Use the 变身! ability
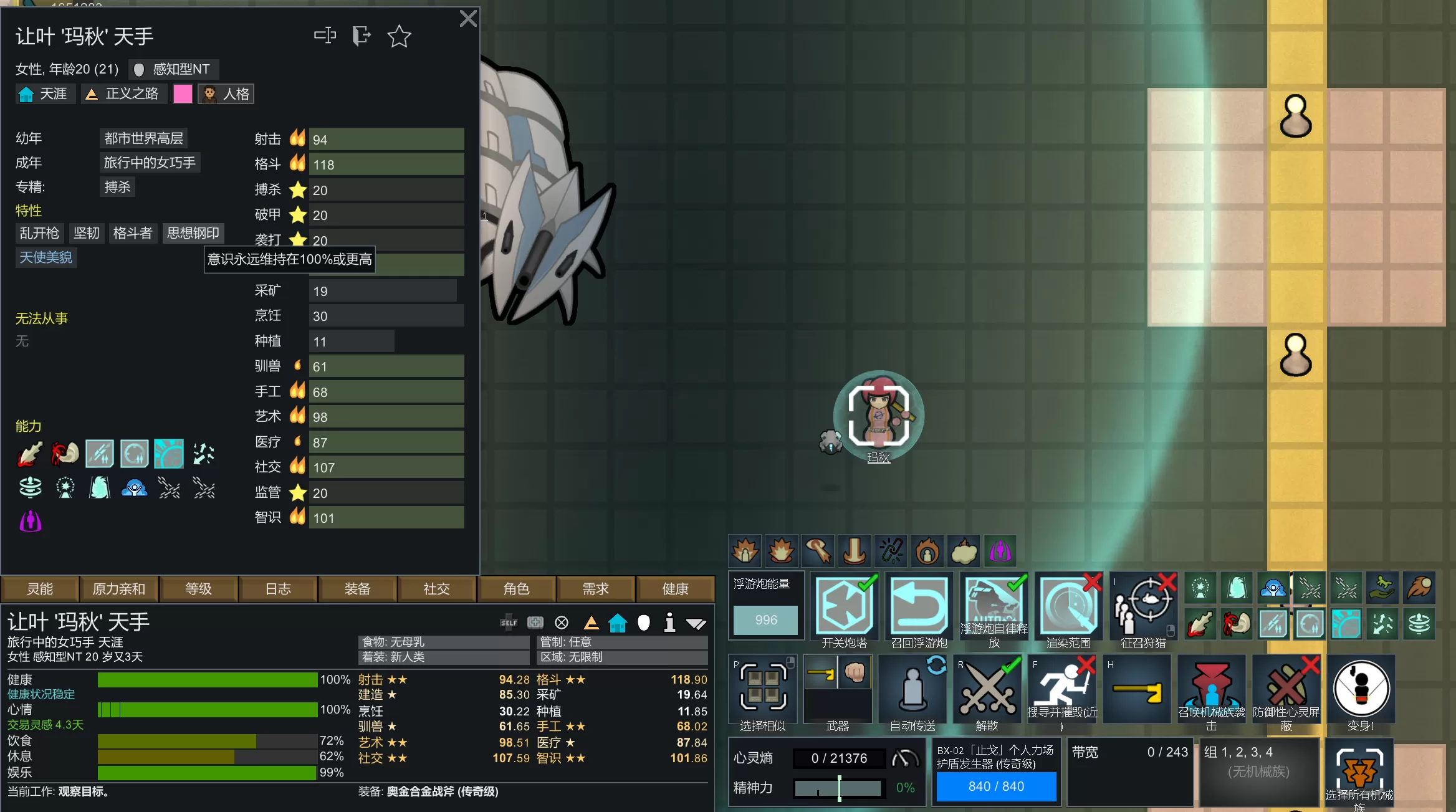 (1361, 689)
